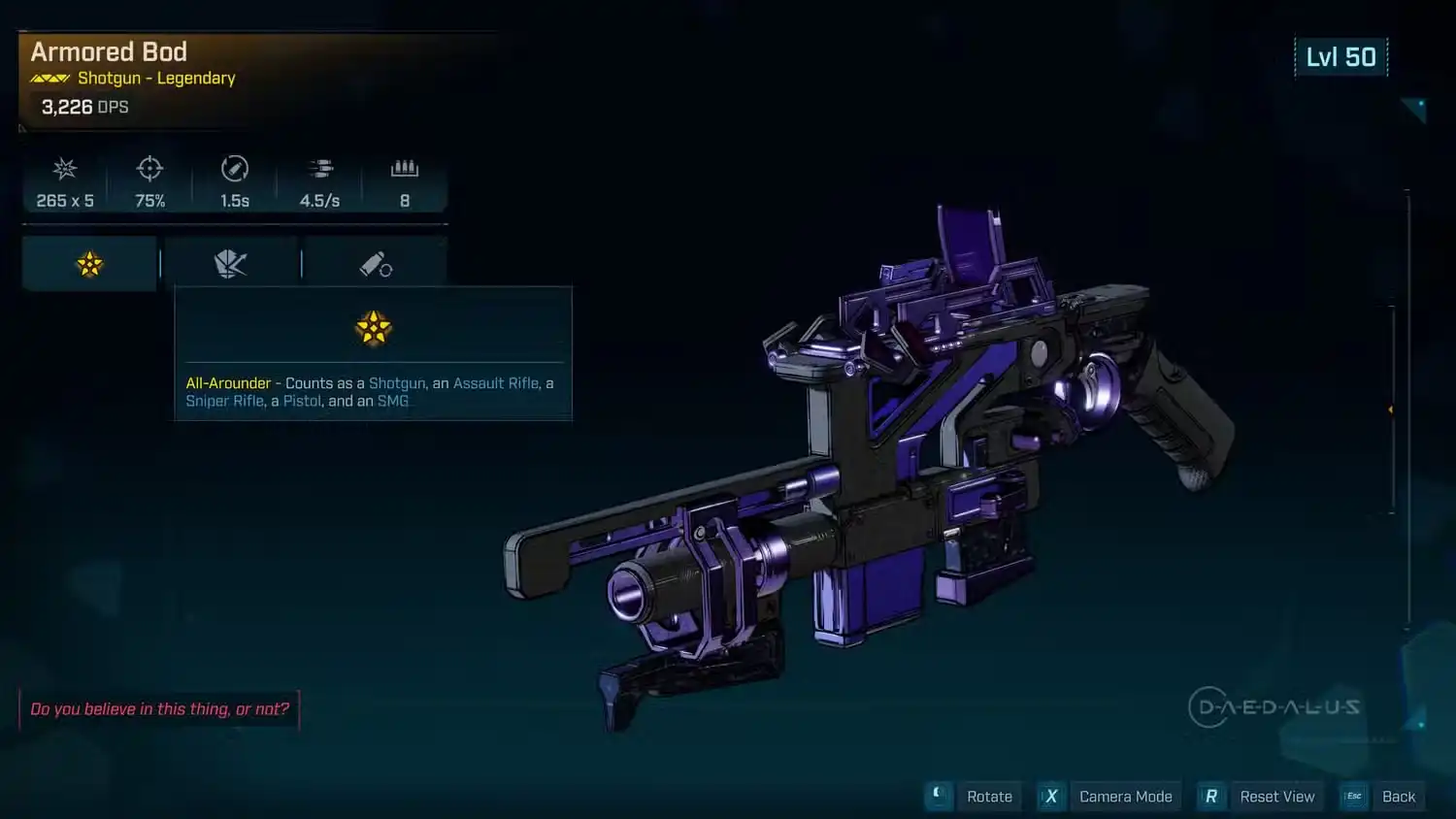
Task: Click the Rotate button
Action: click(x=974, y=797)
